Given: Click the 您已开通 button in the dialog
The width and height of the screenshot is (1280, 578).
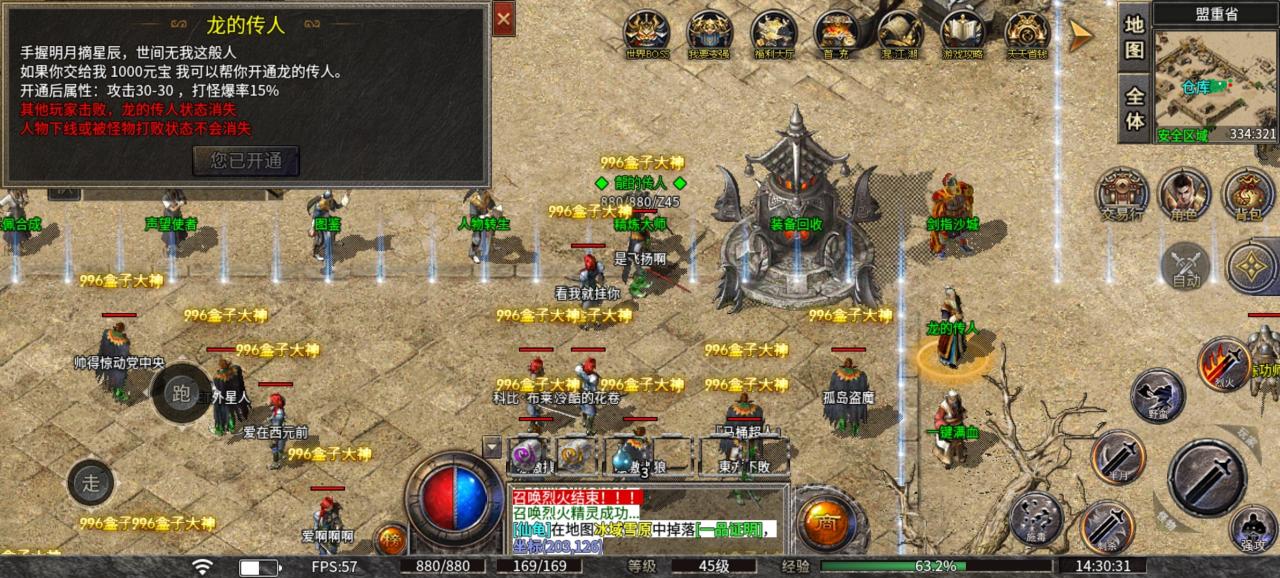Looking at the screenshot, I should (246, 160).
